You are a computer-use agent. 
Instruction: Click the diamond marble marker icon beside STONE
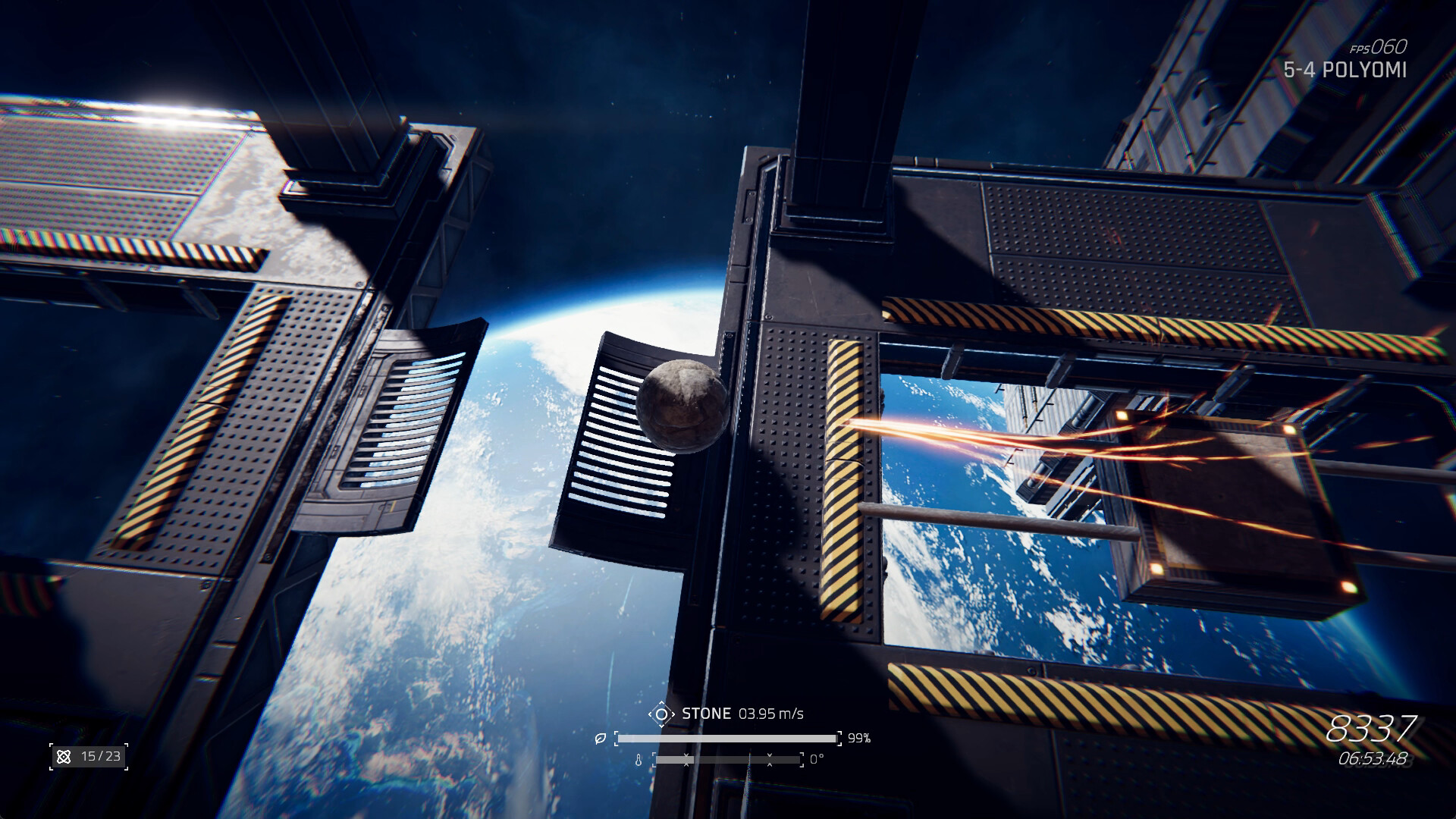(x=662, y=714)
